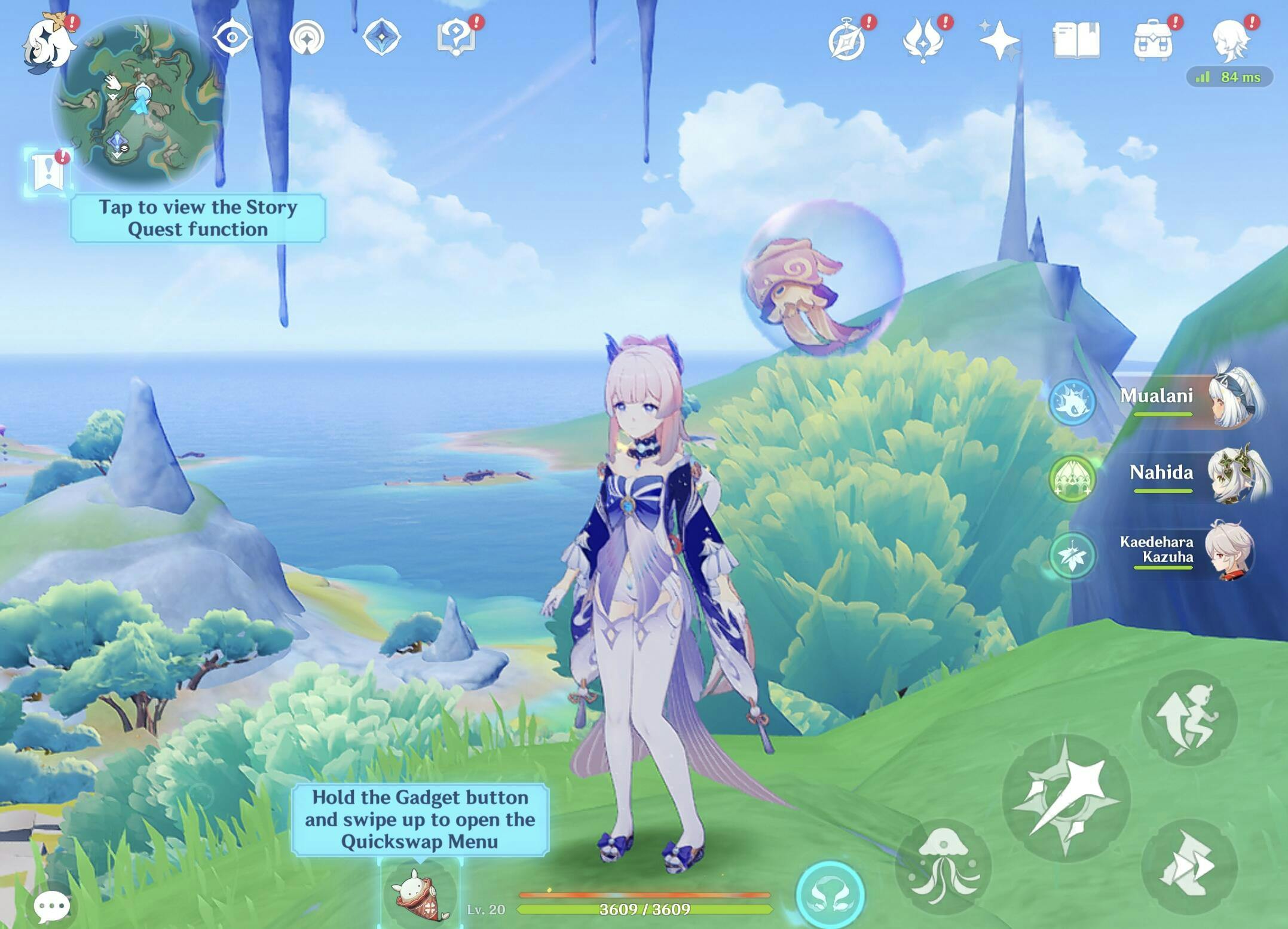Open the character profile head icon
The height and width of the screenshot is (929, 1288).
click(x=1231, y=41)
